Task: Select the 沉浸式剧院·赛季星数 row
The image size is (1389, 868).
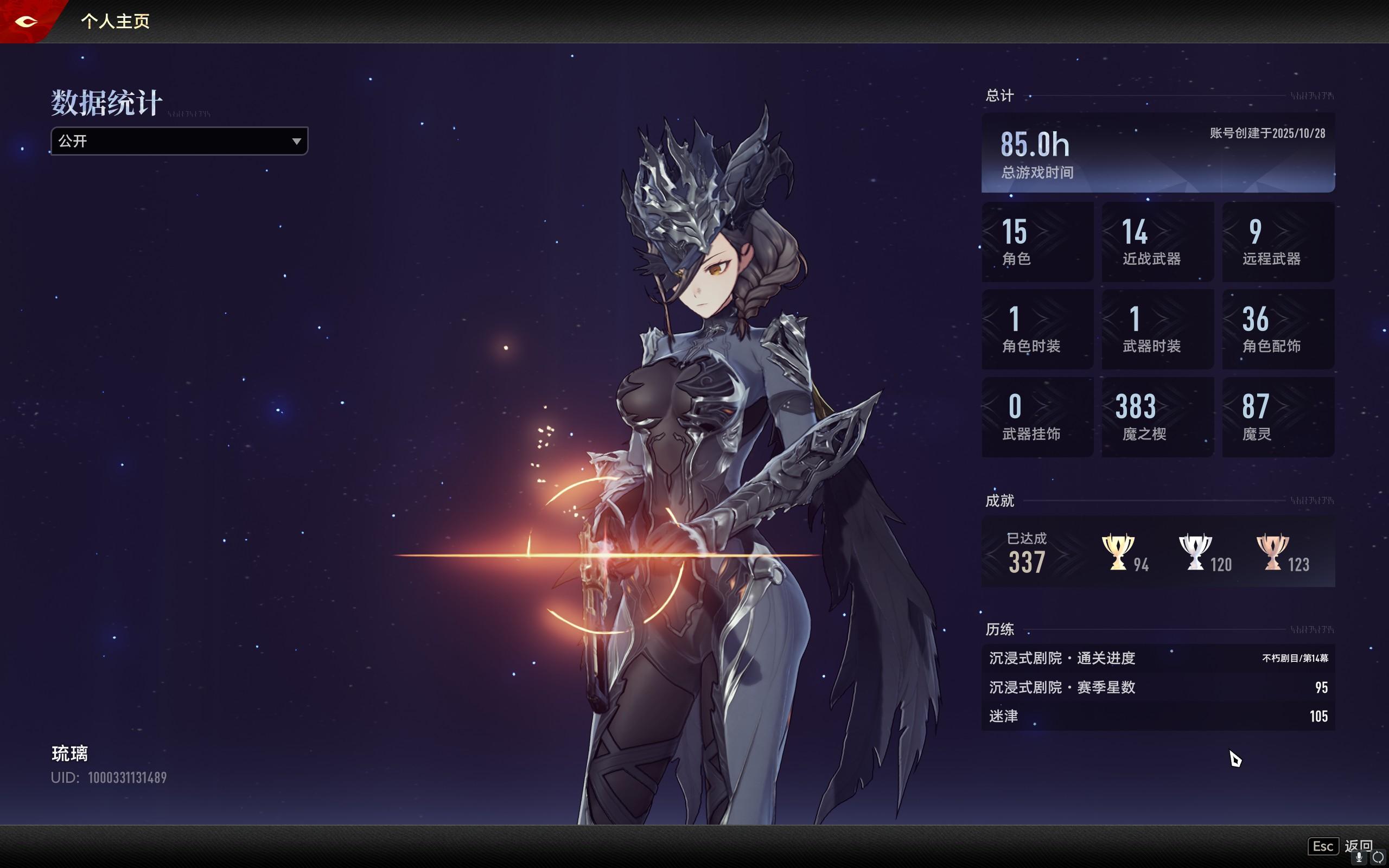Action: tap(1157, 687)
